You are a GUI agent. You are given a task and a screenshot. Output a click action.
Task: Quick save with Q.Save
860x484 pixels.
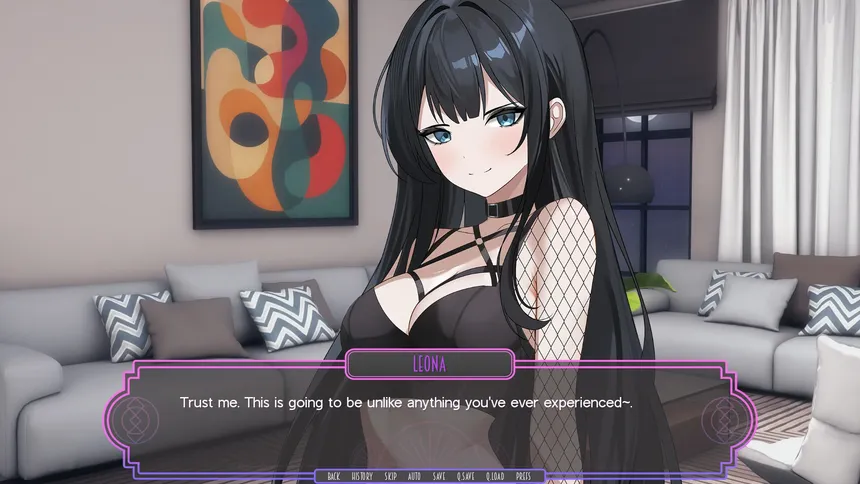tap(466, 476)
